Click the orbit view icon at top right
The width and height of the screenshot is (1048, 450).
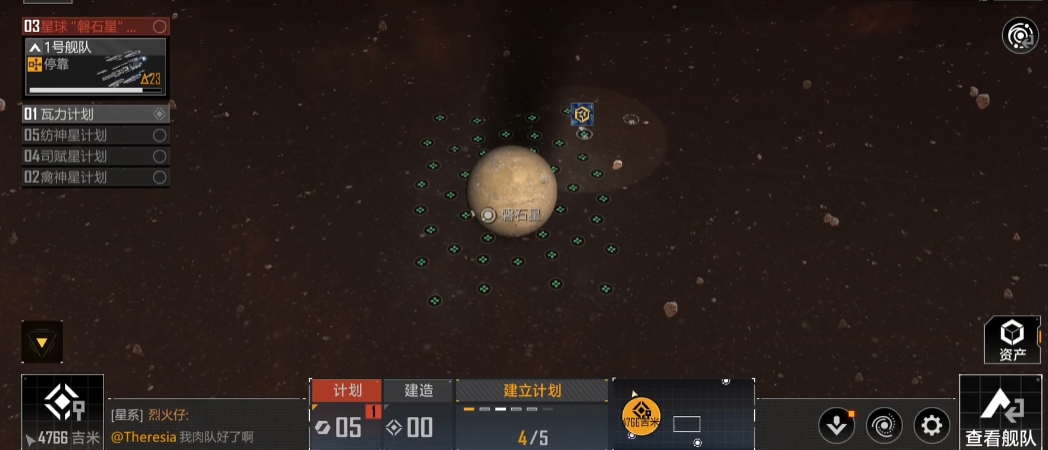1020,37
